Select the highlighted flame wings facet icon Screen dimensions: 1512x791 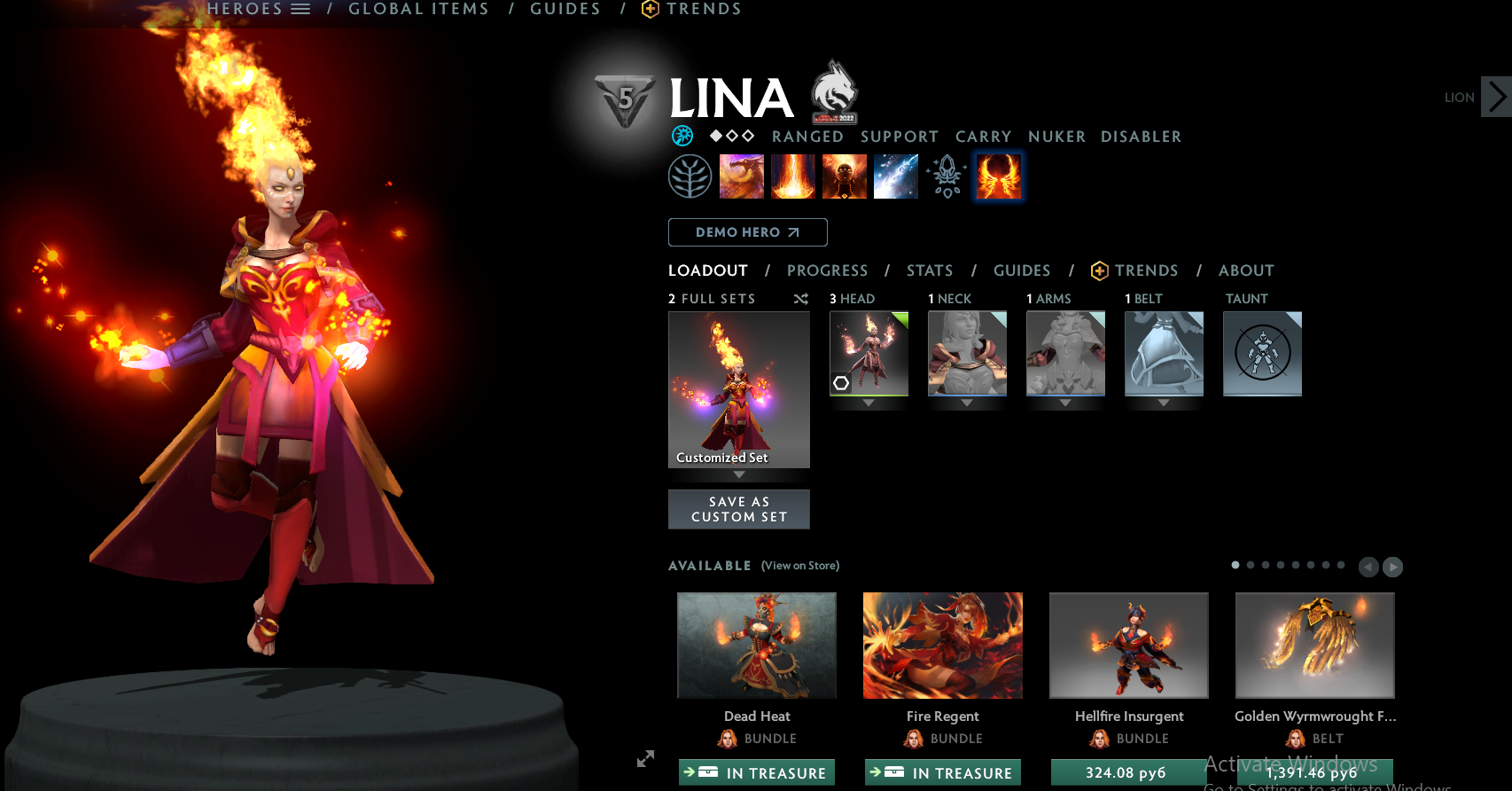pos(998,176)
